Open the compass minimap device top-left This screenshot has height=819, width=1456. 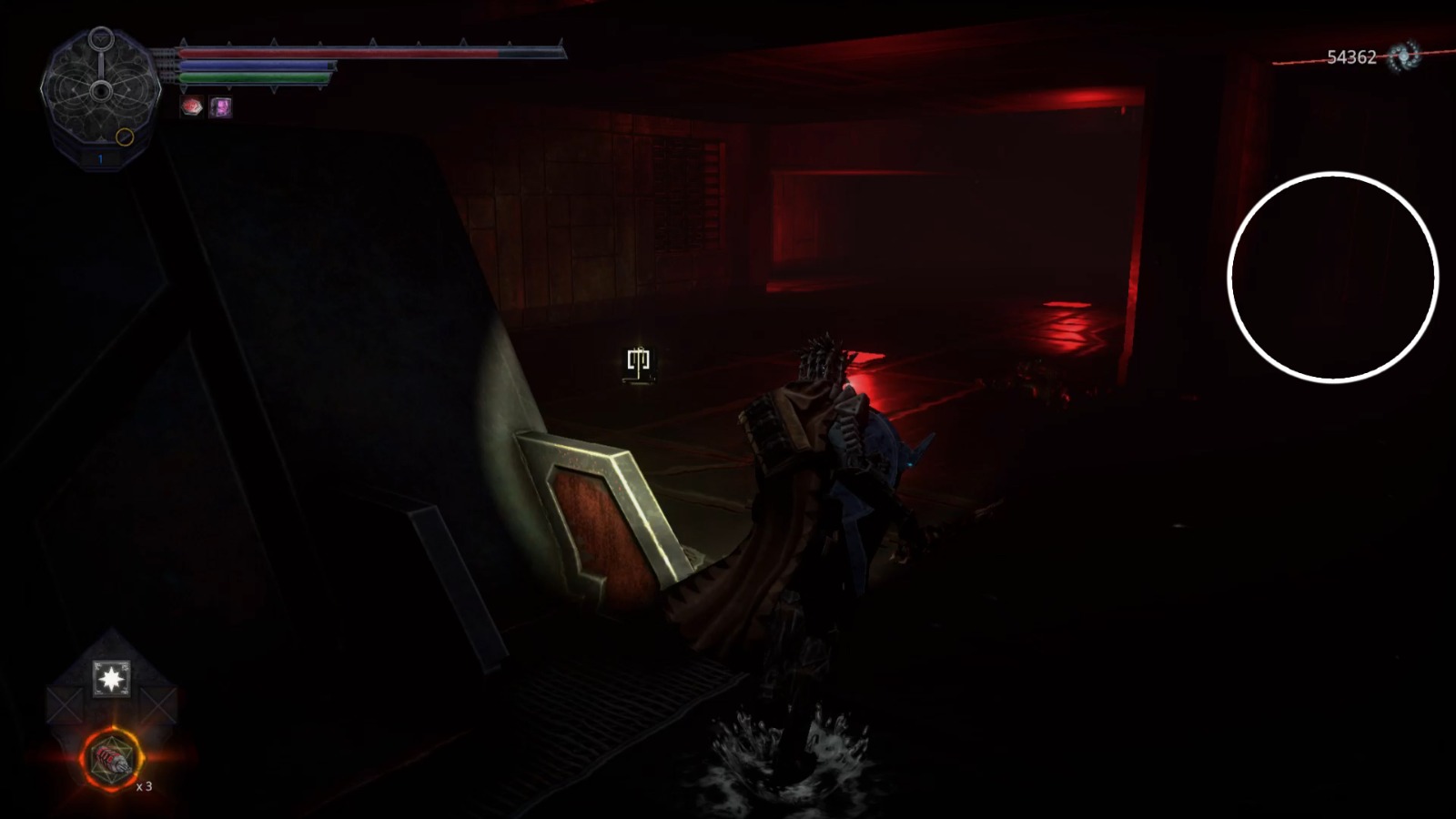(x=100, y=91)
